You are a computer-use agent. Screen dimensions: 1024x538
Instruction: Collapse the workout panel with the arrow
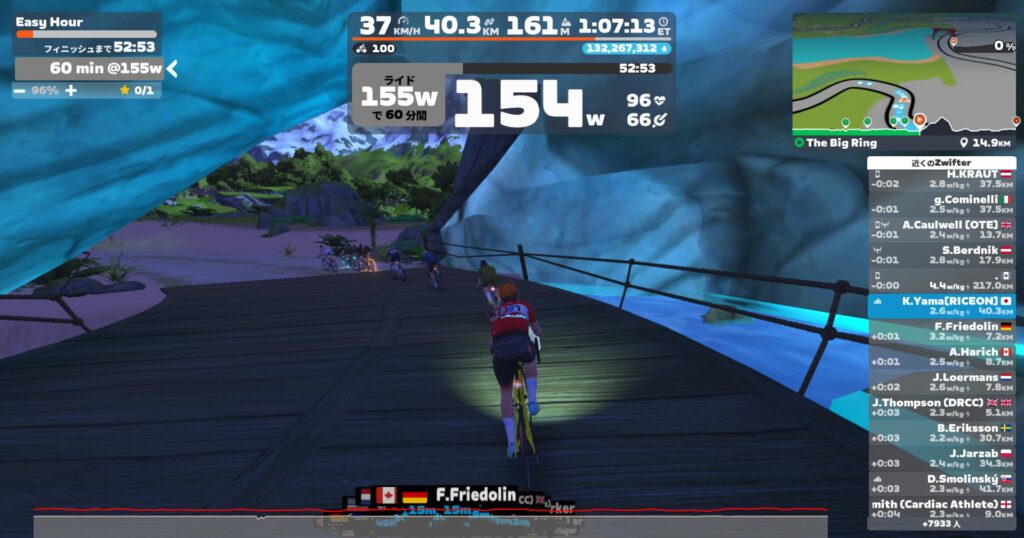pos(172,68)
